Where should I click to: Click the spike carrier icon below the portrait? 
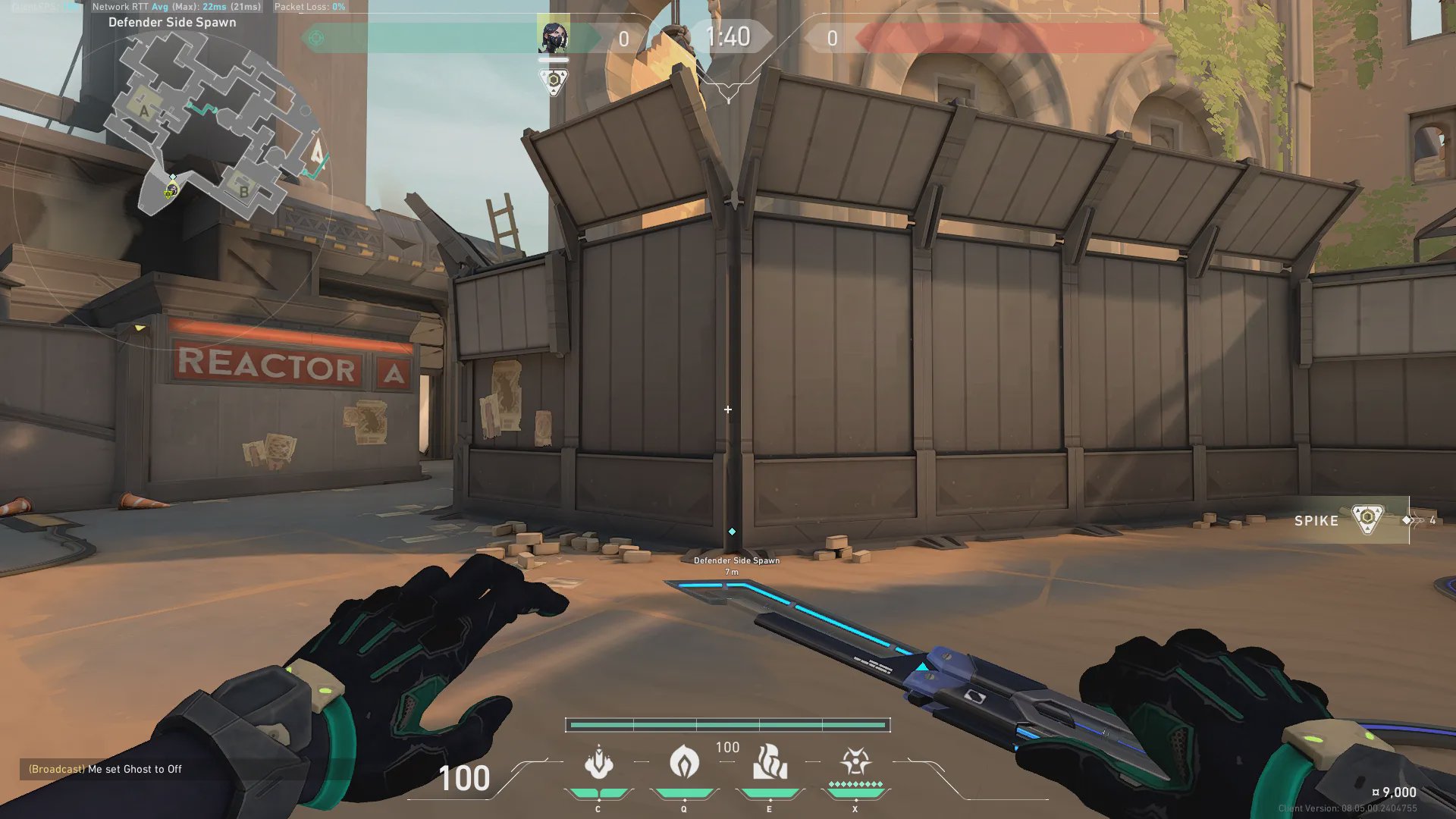[554, 81]
